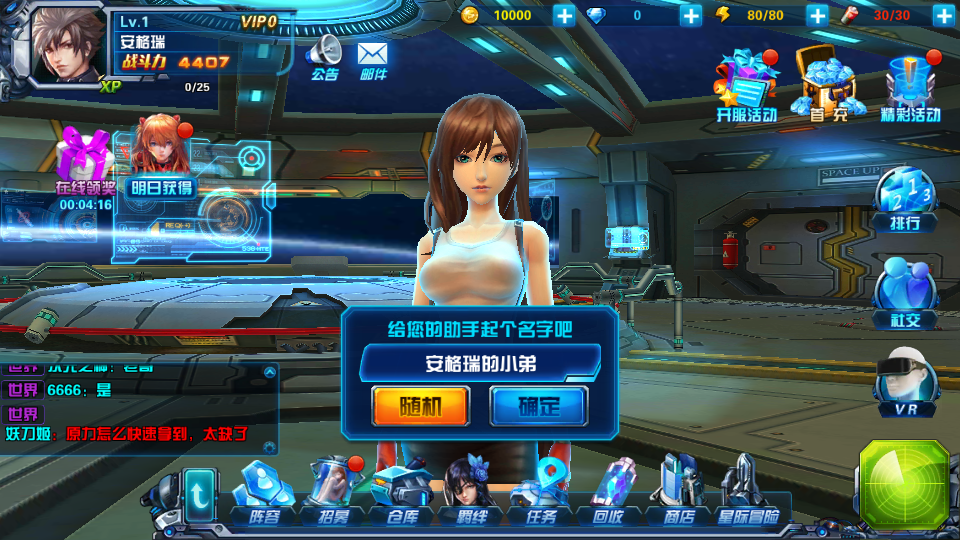Viewport: 960px width, 540px height.
Task: Open the 公告 announcement megaphone
Action: point(325,56)
